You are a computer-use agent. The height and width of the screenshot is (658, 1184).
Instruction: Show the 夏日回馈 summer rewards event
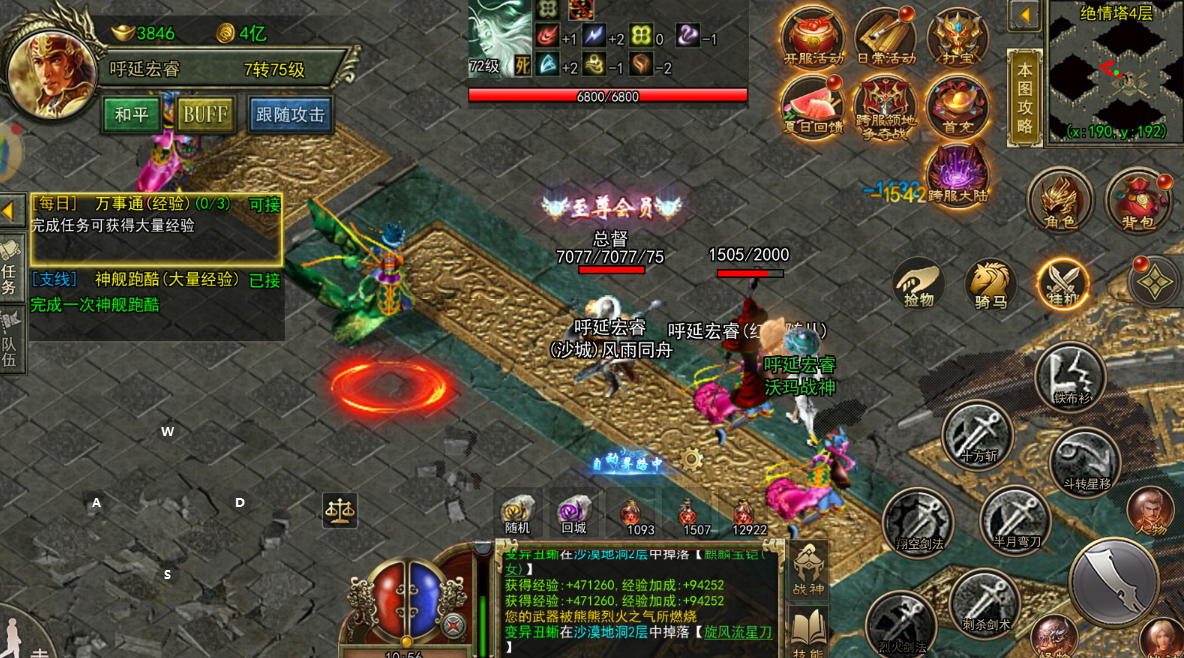pos(812,108)
